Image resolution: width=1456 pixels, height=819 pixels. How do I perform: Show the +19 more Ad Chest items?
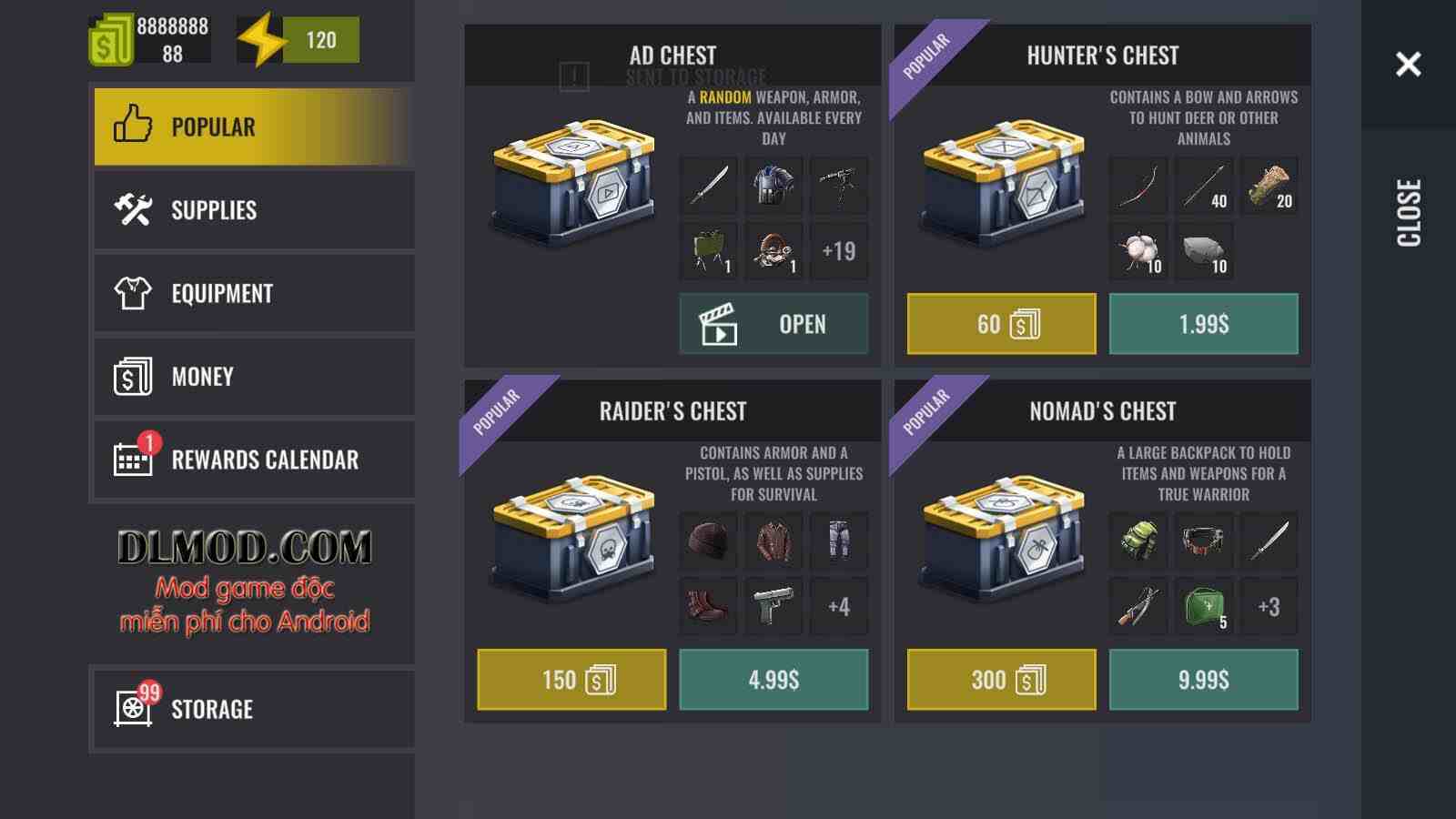[x=838, y=251]
